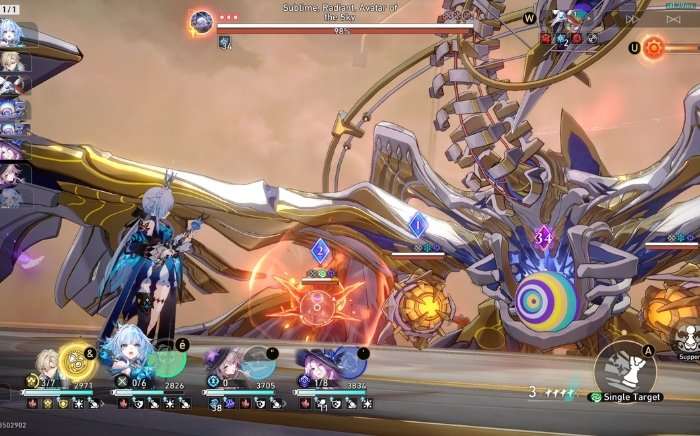Activate the green ultimate icon

[168, 360]
